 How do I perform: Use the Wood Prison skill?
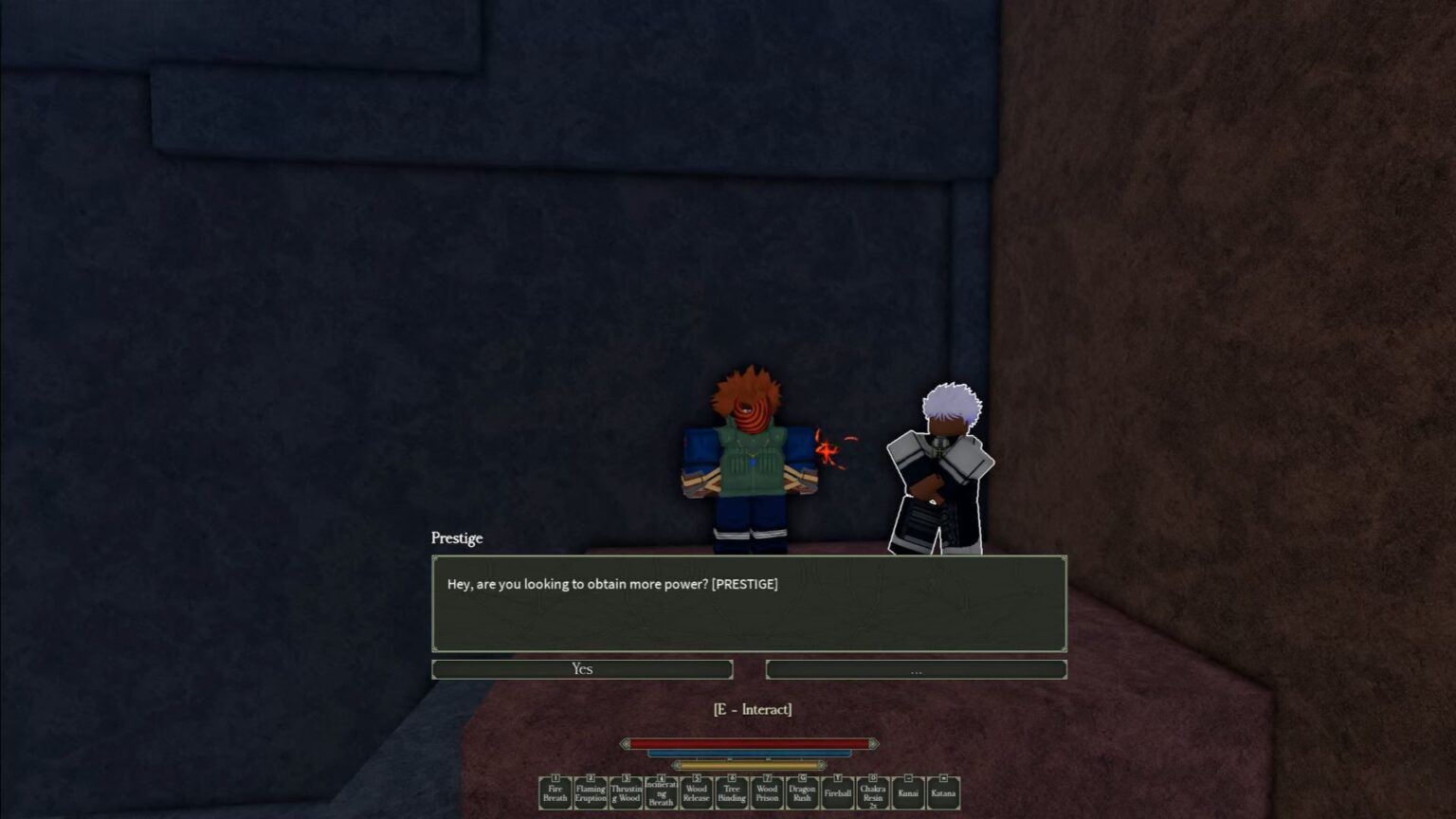(766, 793)
